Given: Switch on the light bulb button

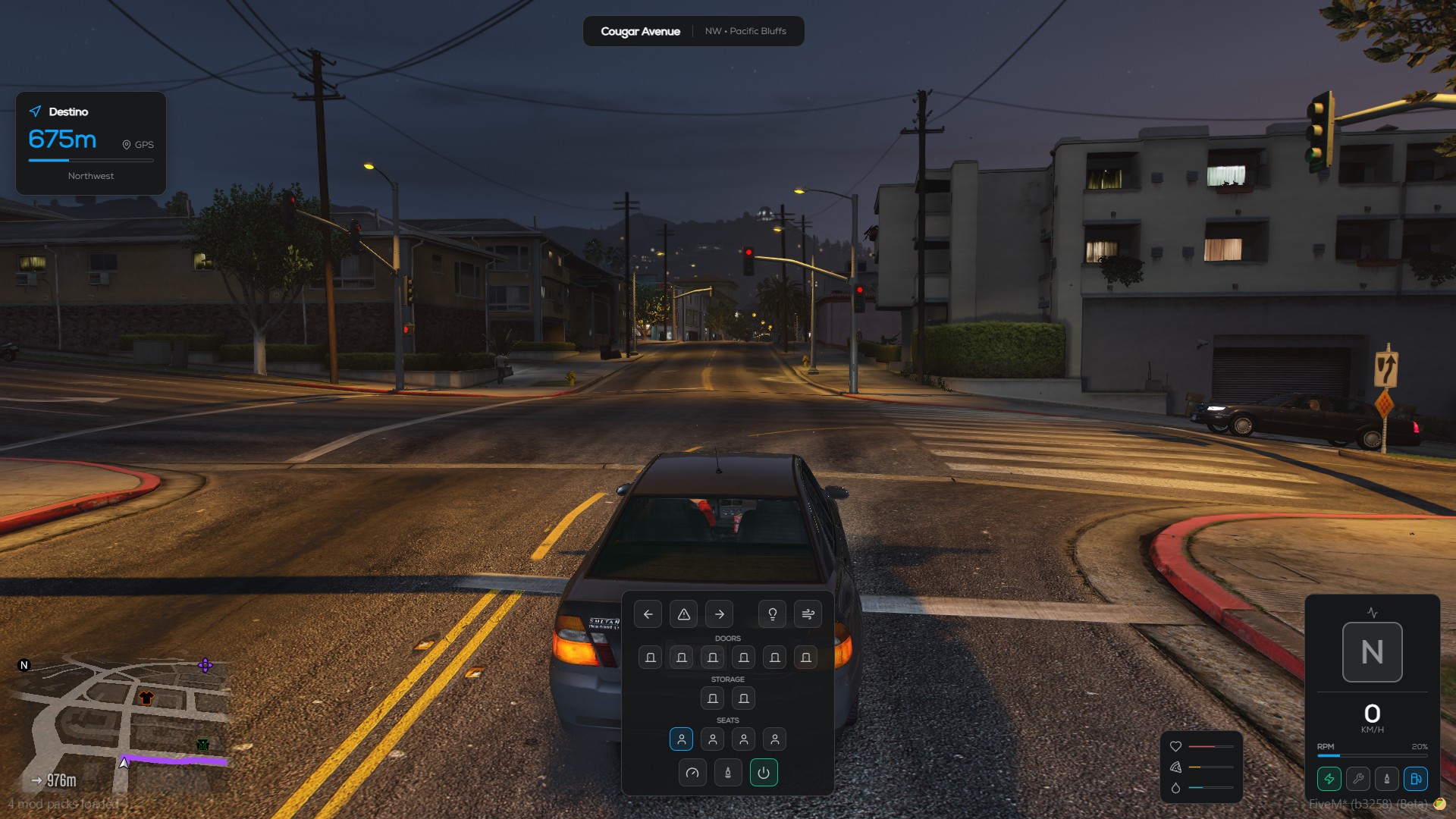Looking at the screenshot, I should [772, 614].
